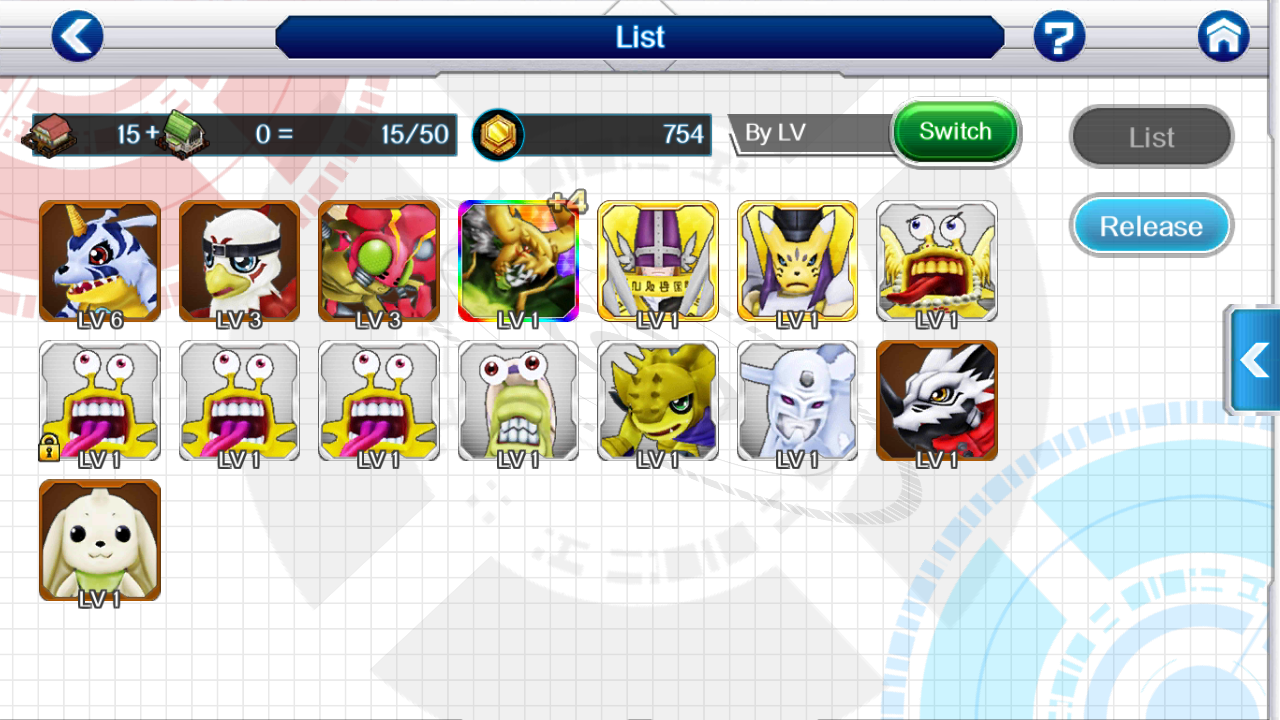
Task: Toggle sorting via the By LV control
Action: pyautogui.click(x=955, y=131)
